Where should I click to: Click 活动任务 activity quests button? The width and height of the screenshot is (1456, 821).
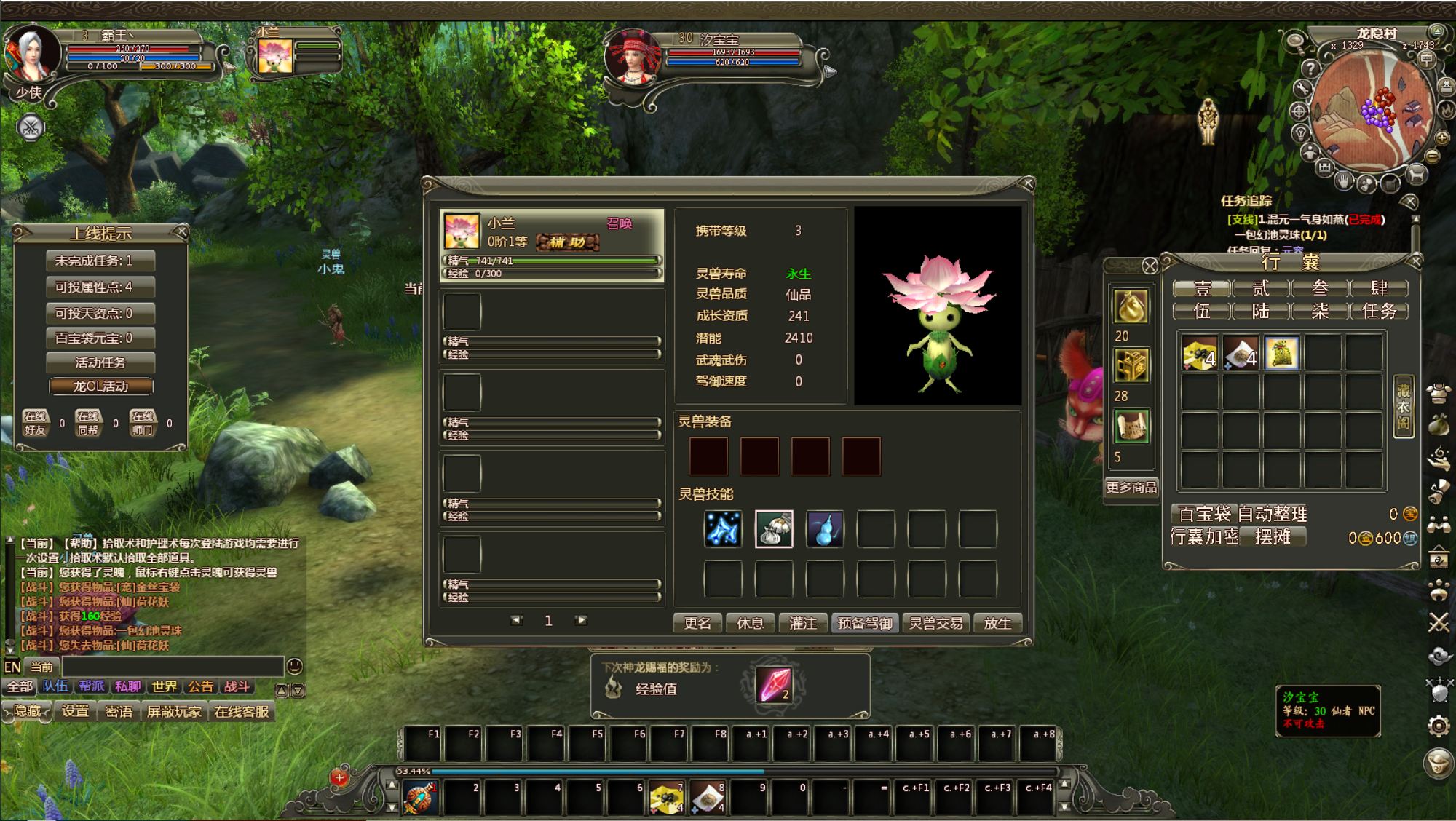pos(100,362)
